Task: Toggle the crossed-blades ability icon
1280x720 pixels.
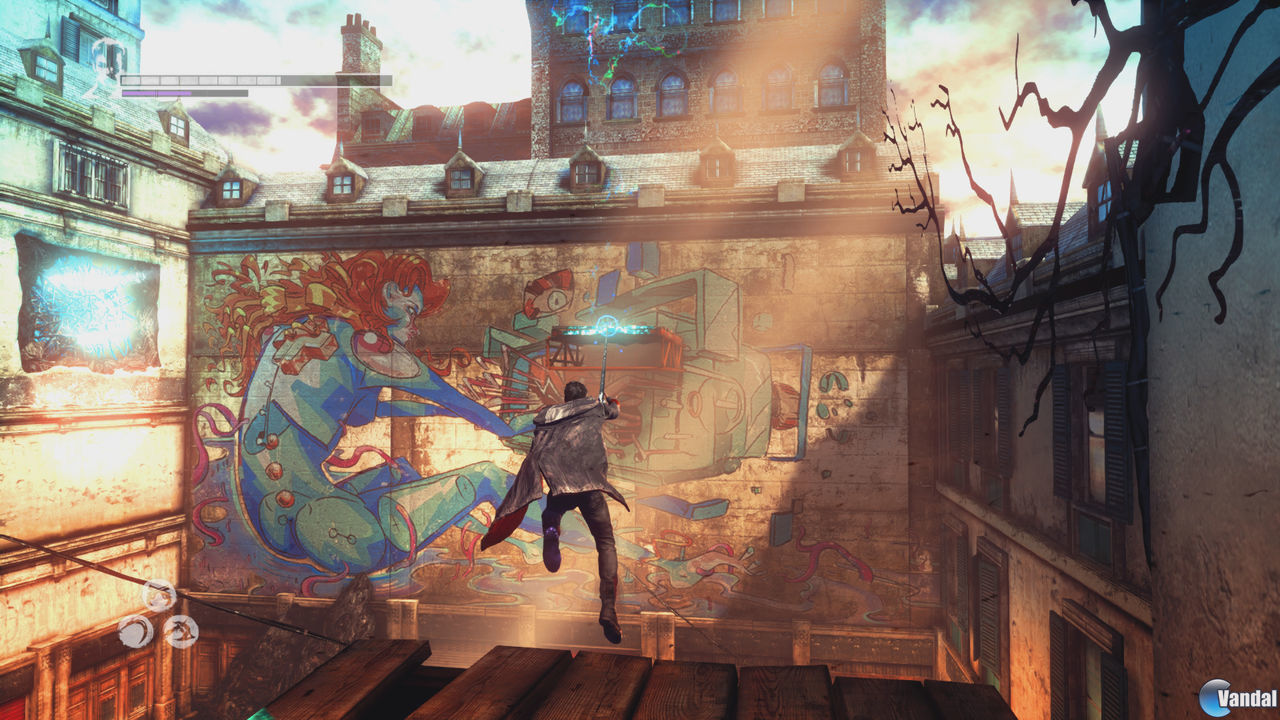Action: coord(181,631)
